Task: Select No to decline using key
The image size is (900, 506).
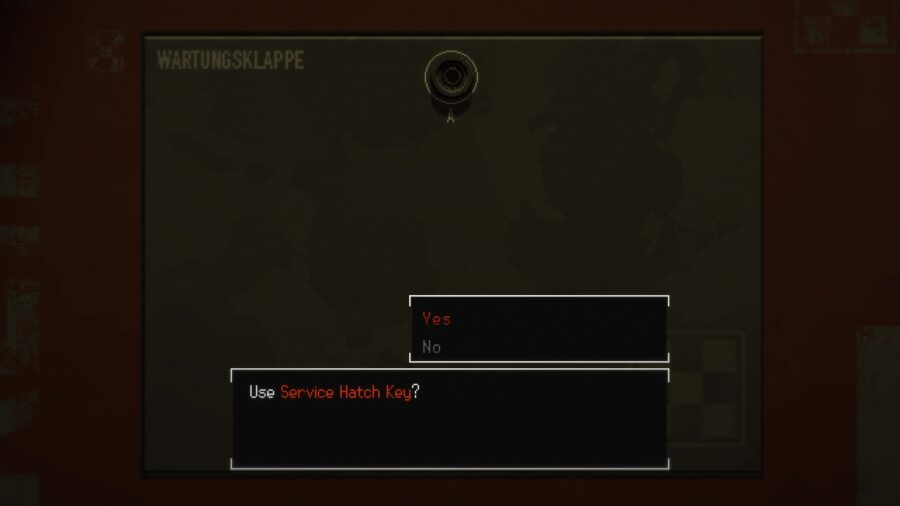Action: [432, 347]
